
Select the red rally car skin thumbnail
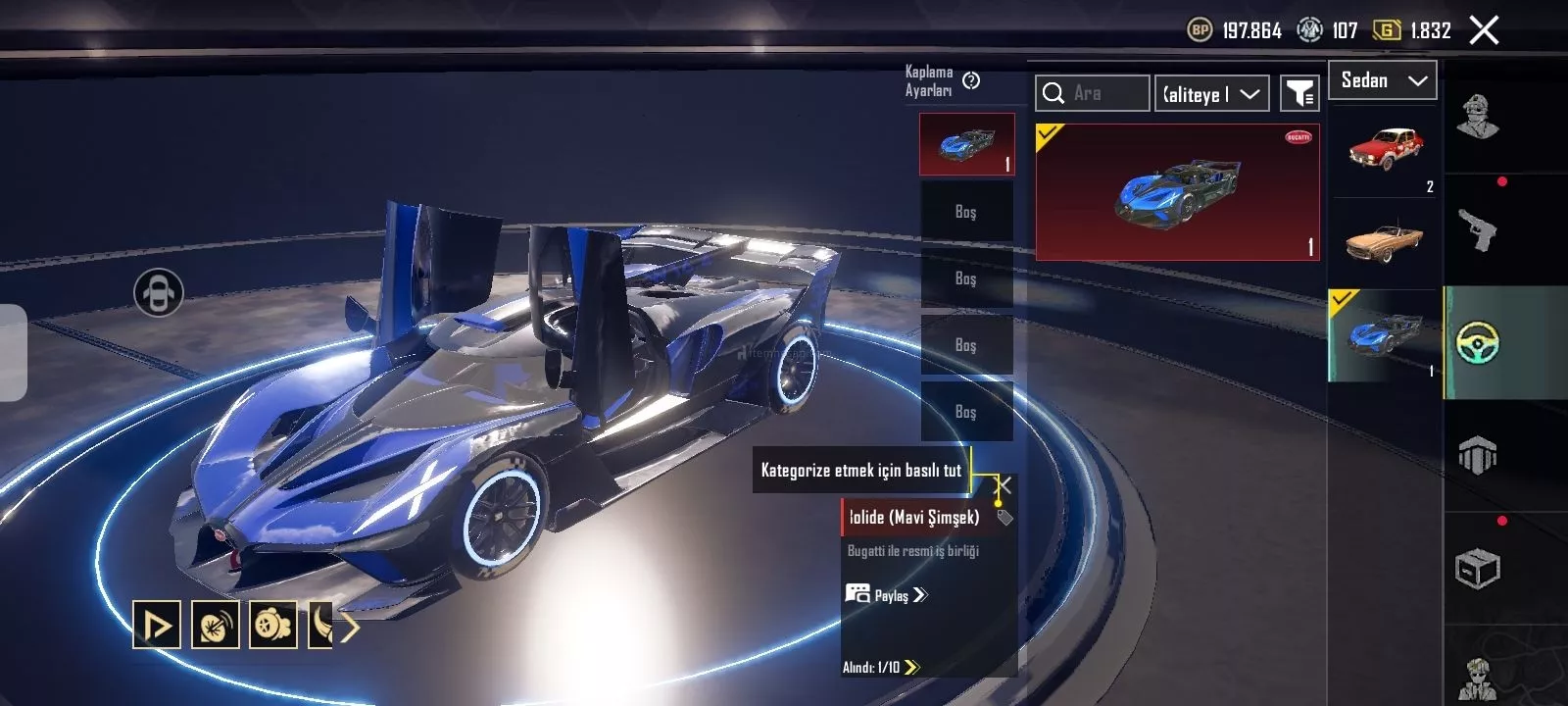pyautogui.click(x=1384, y=150)
